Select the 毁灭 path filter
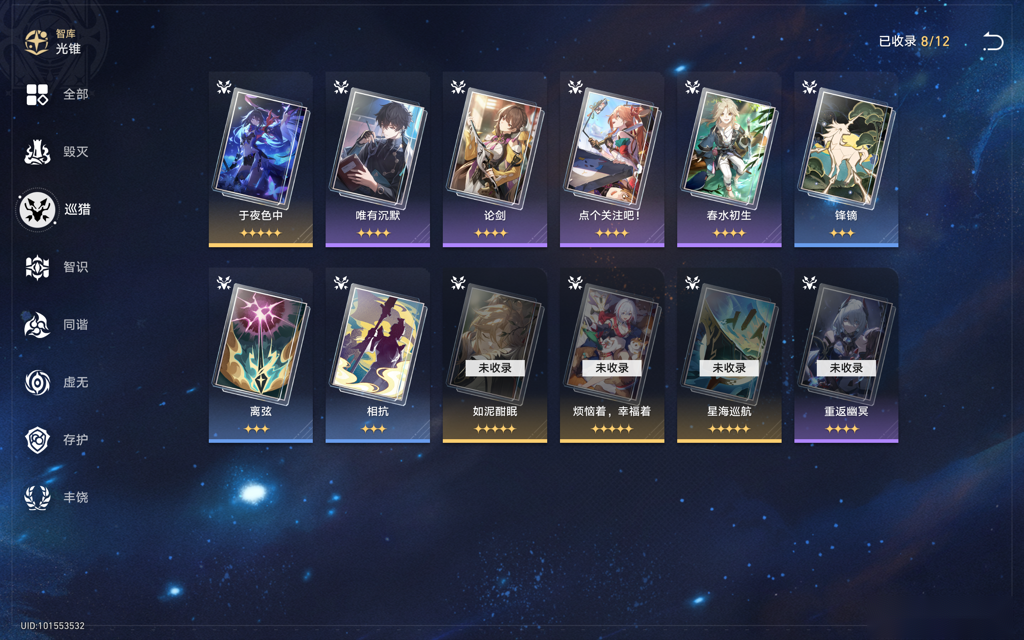Image resolution: width=1024 pixels, height=640 pixels. pyautogui.click(x=57, y=152)
